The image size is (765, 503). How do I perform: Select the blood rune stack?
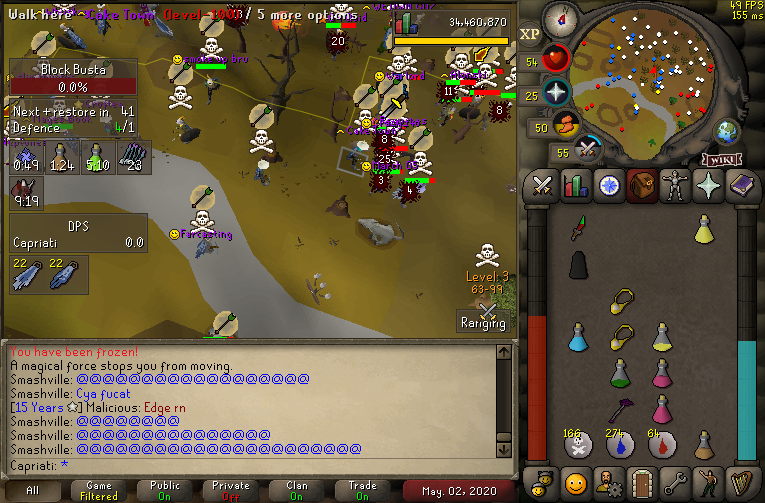[x=619, y=445]
